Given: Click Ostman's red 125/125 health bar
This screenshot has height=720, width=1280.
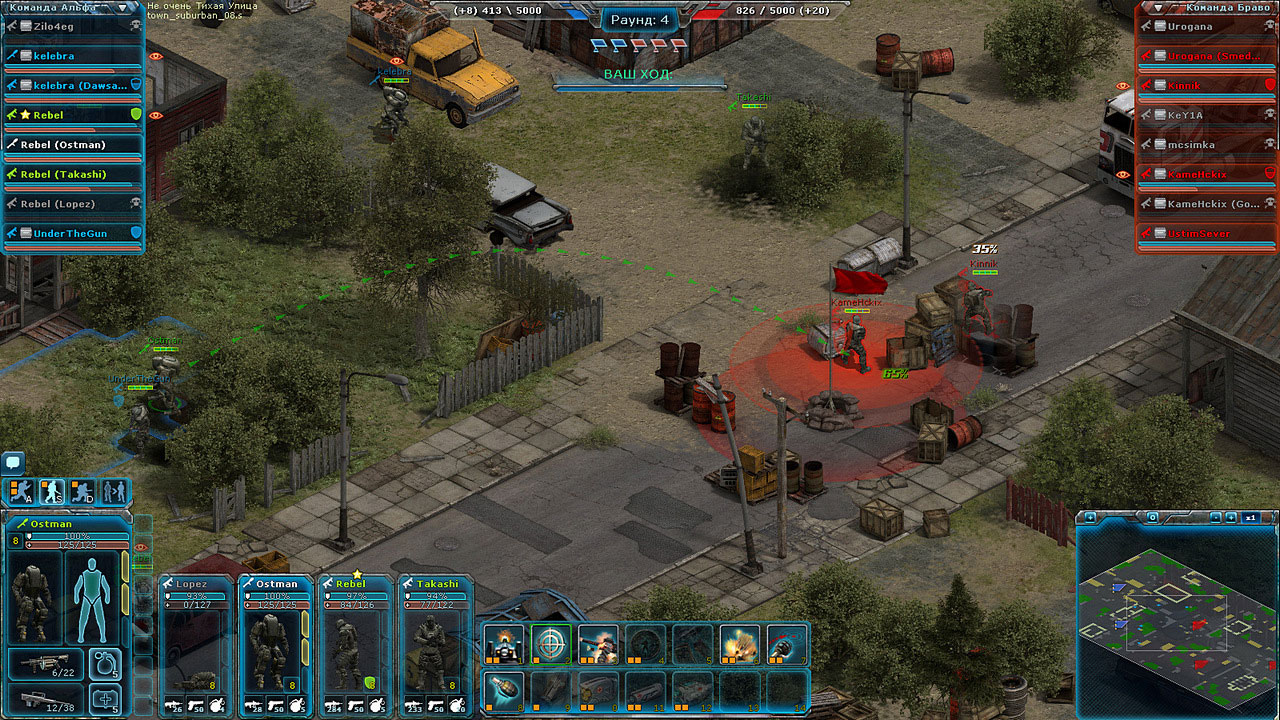Looking at the screenshot, I should [78, 545].
